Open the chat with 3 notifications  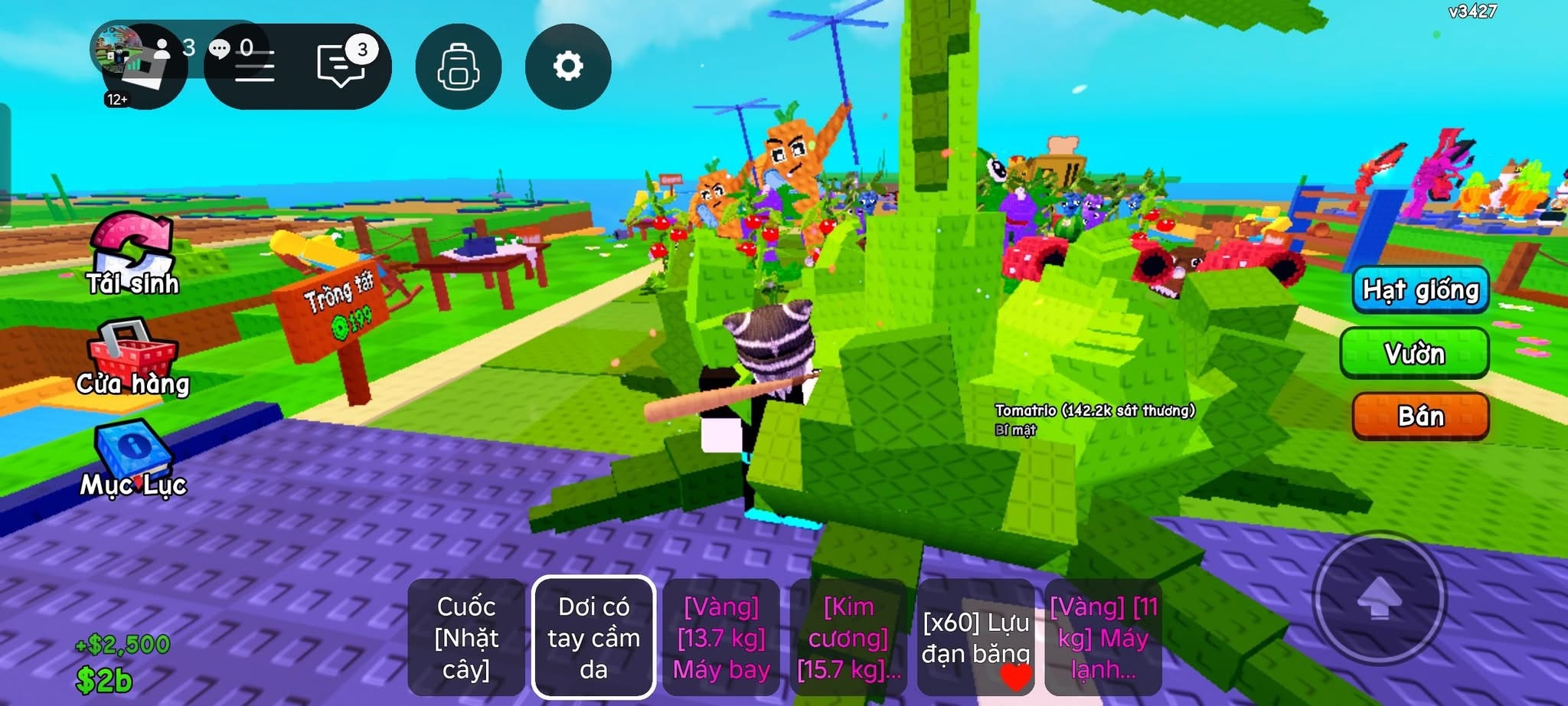[341, 66]
